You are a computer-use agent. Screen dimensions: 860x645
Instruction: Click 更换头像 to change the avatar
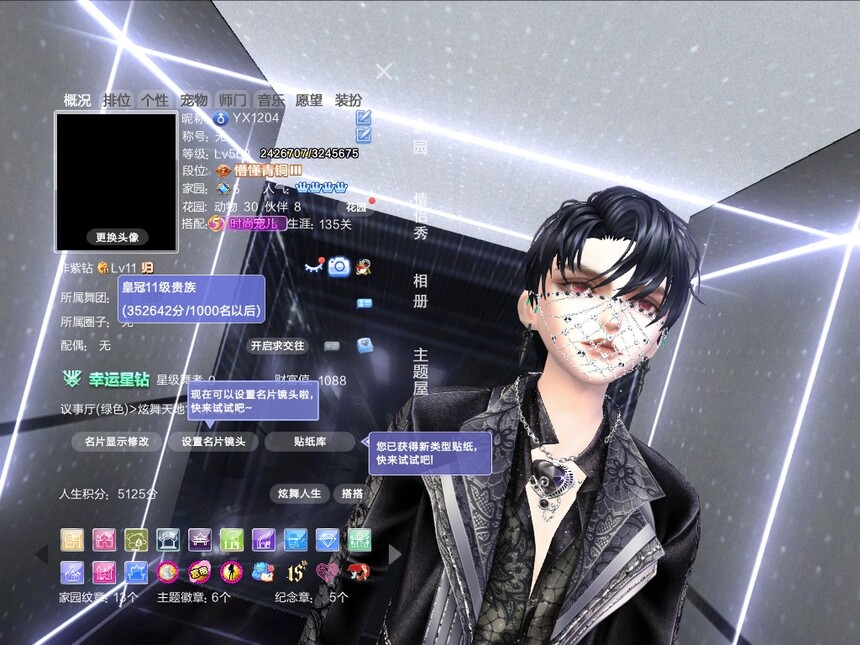coord(116,237)
